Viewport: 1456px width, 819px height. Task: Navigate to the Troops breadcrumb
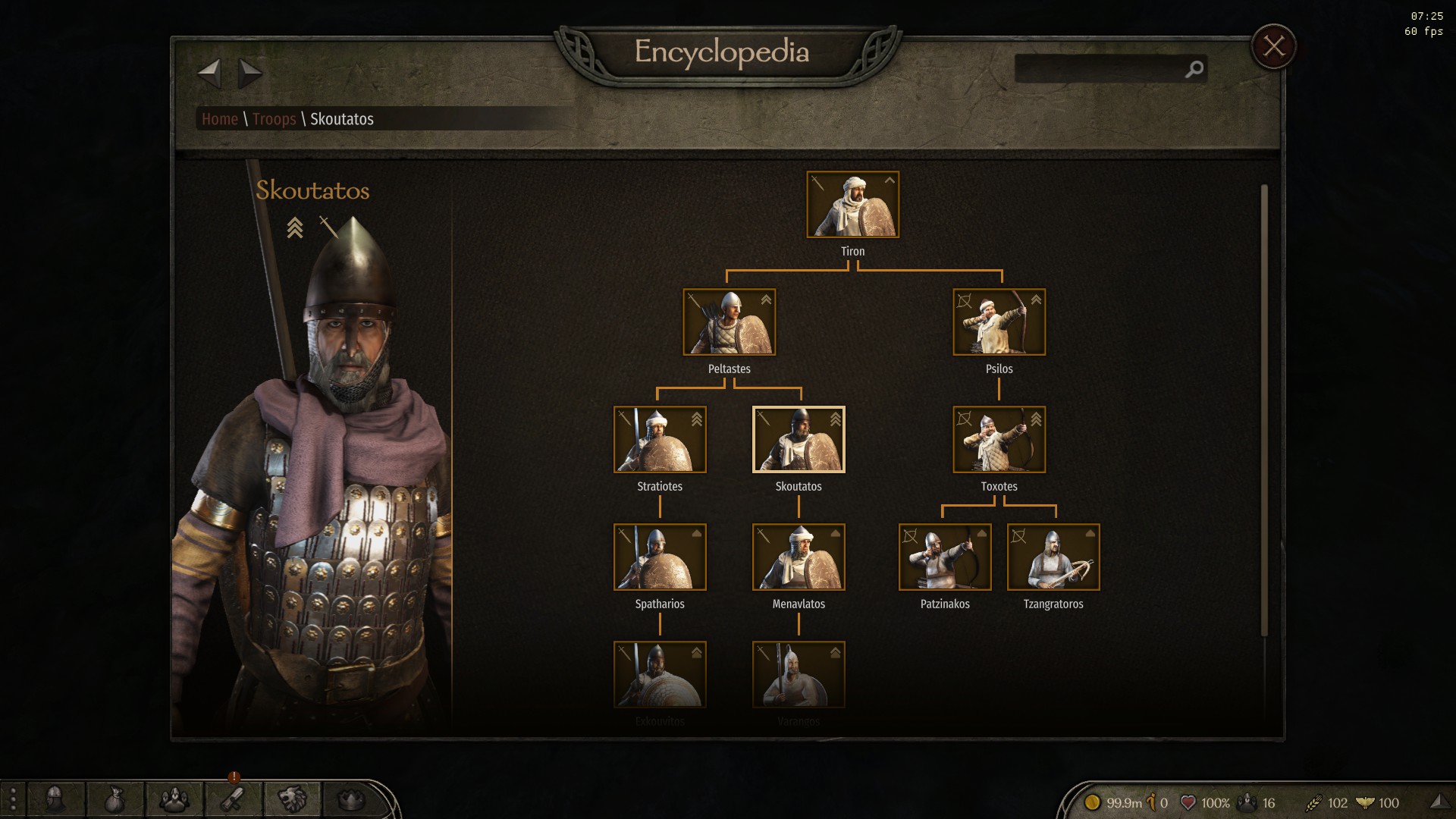click(274, 119)
